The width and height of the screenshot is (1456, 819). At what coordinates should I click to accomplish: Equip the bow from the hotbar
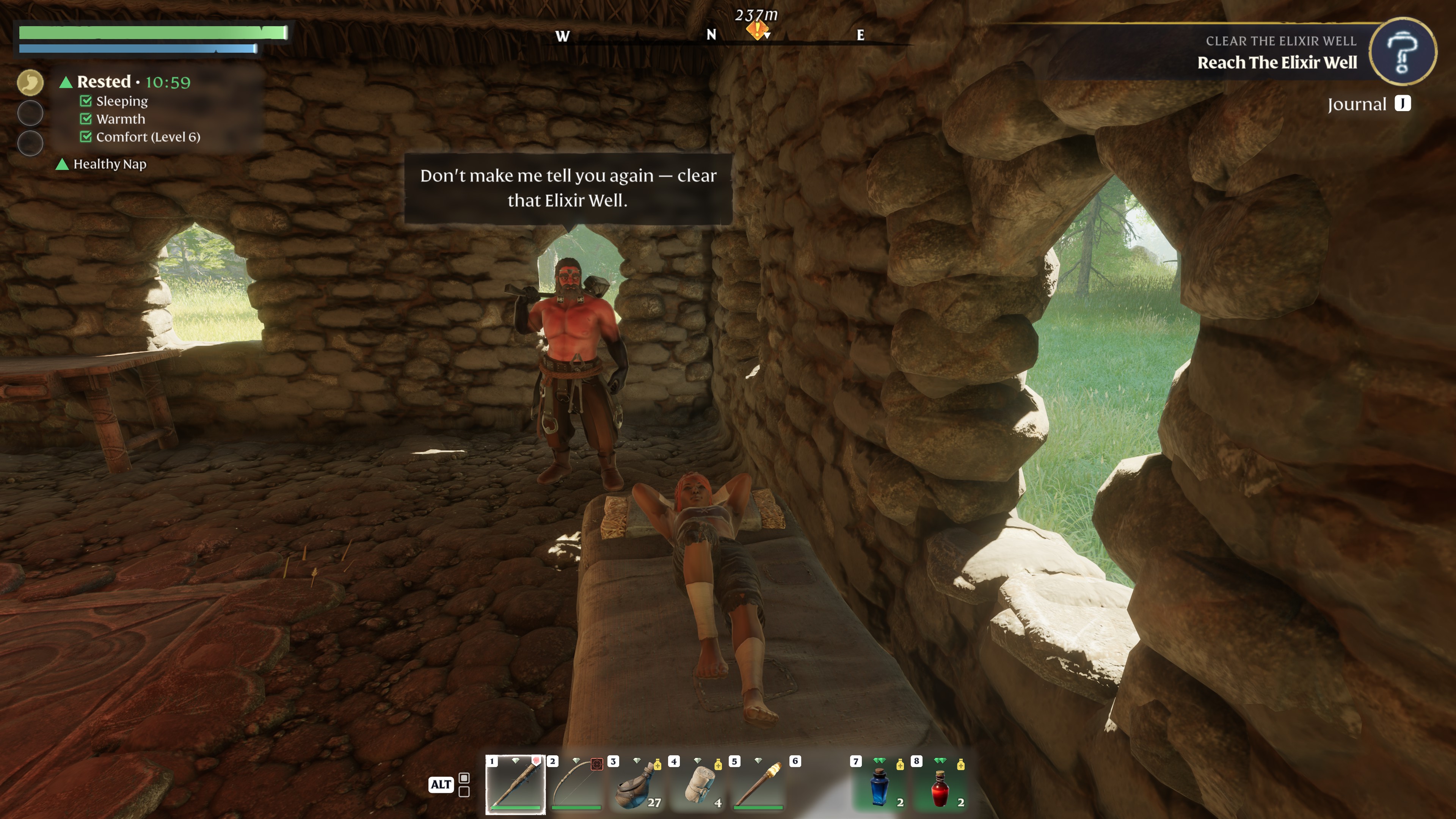(576, 784)
